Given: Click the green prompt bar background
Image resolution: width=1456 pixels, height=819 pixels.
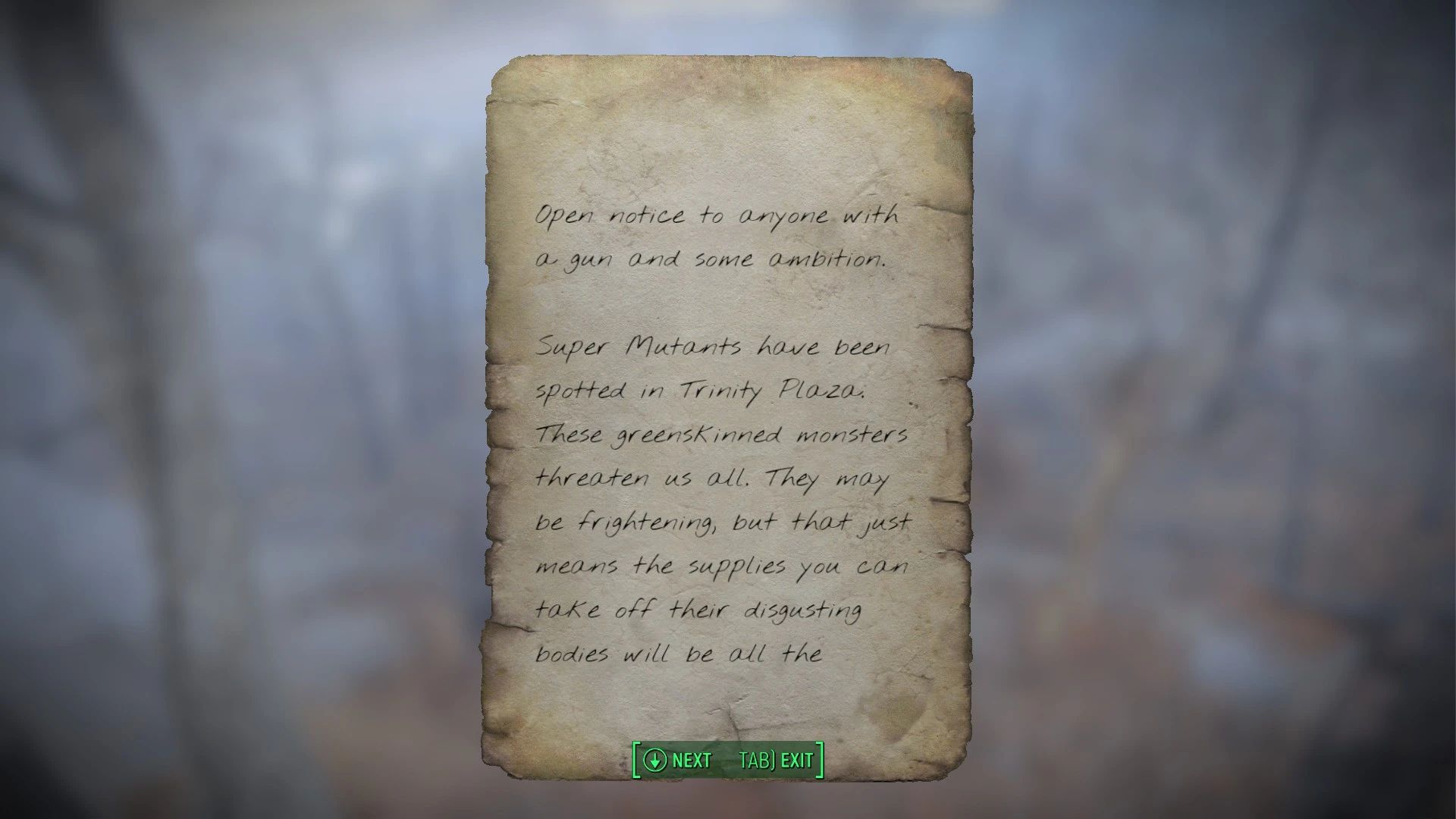Looking at the screenshot, I should (724, 760).
